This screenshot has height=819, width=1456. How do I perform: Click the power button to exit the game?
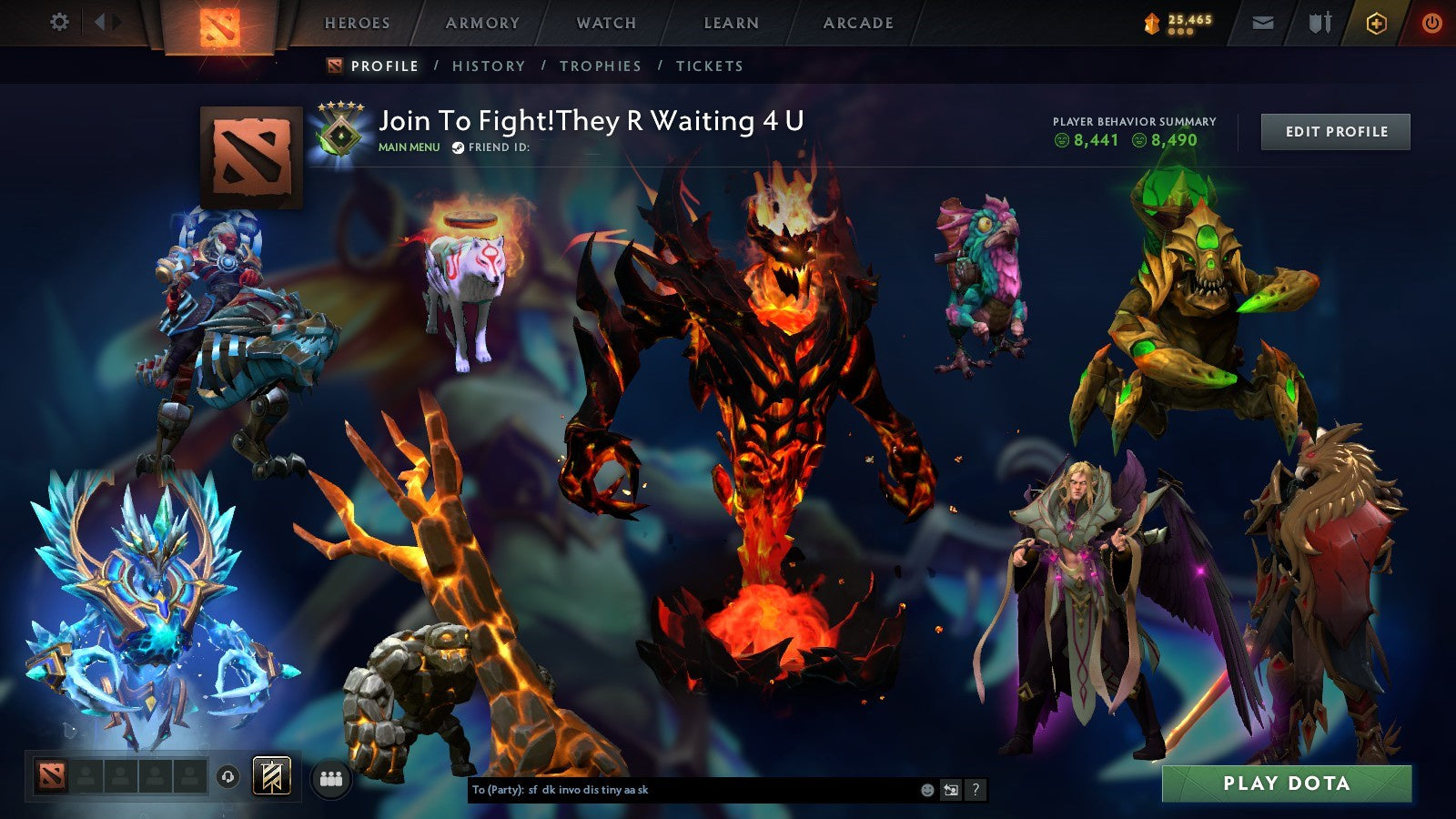point(1433,23)
